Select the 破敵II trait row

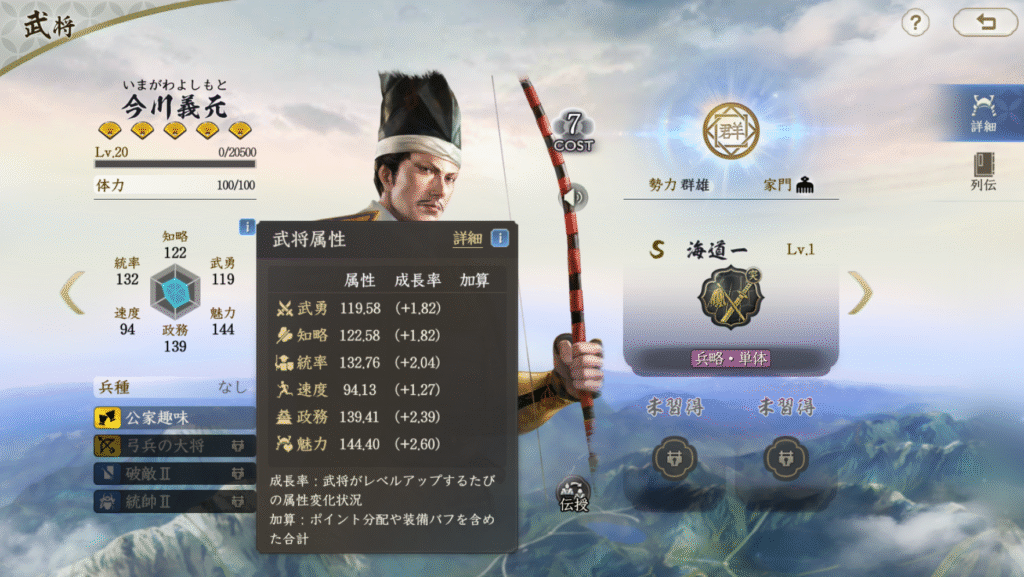coord(175,473)
